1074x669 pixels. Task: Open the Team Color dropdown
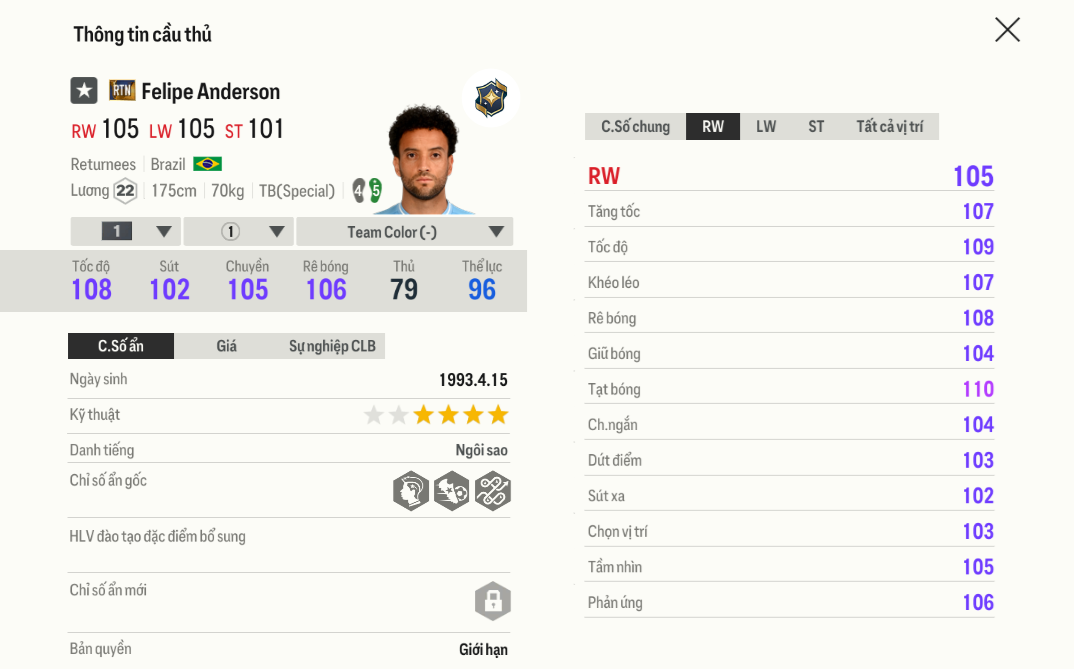[x=405, y=232]
